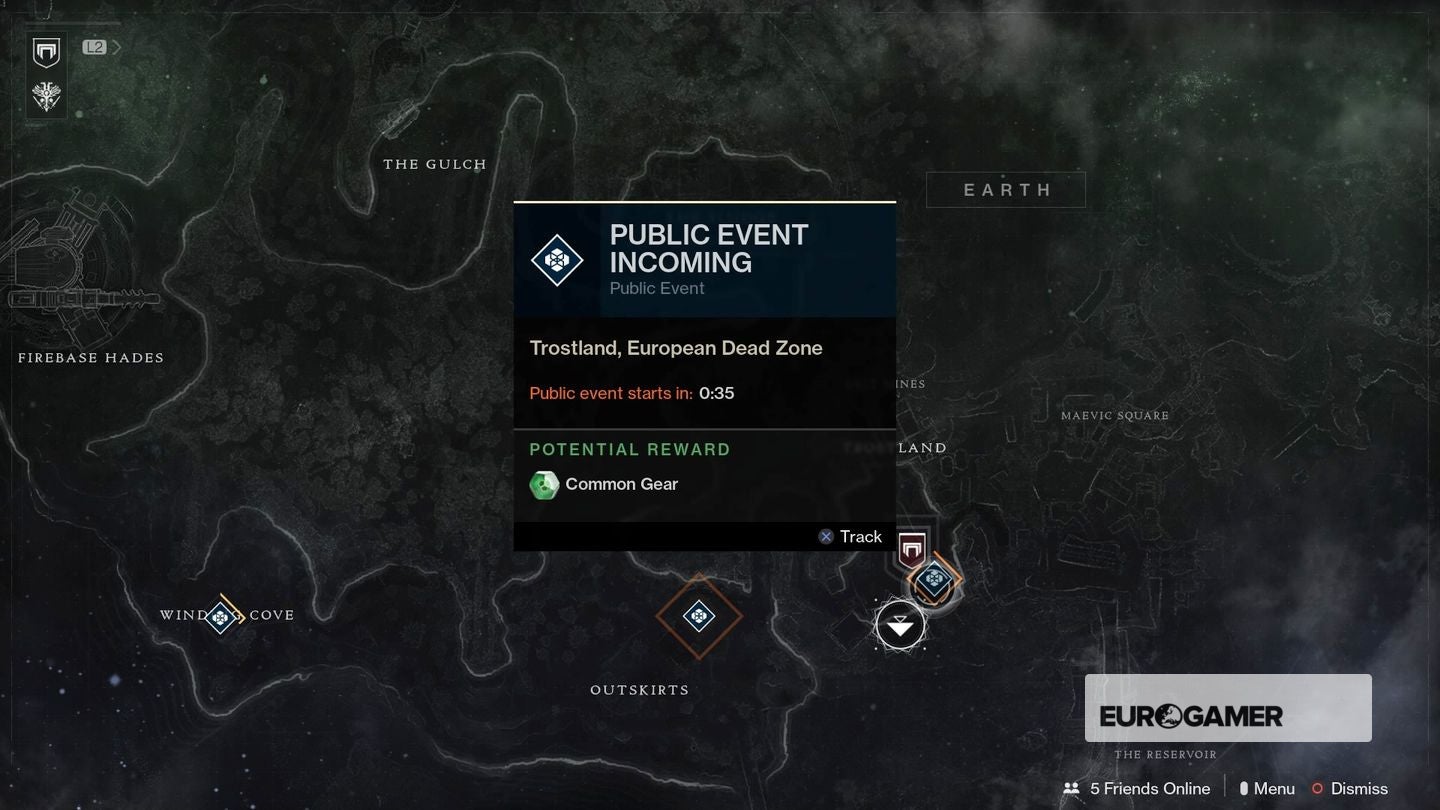Click the friends icon beside 5 Friends Online
Screen dimensions: 1440x810
[1070, 788]
